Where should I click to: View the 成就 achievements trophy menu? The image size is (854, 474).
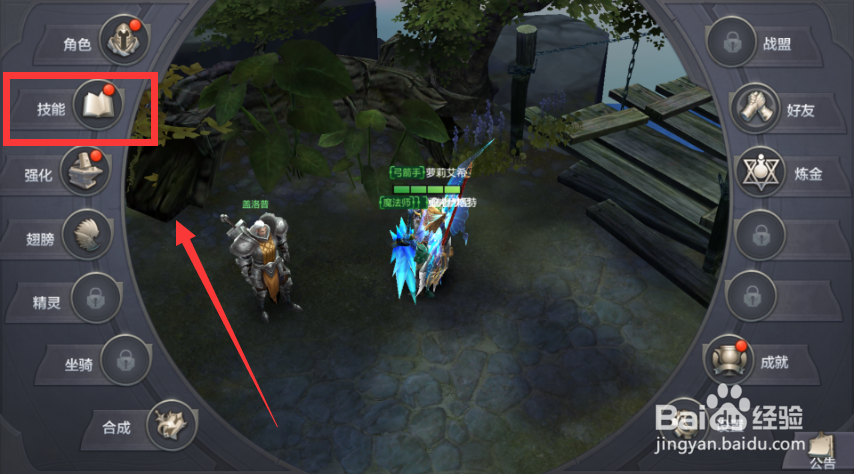click(730, 360)
